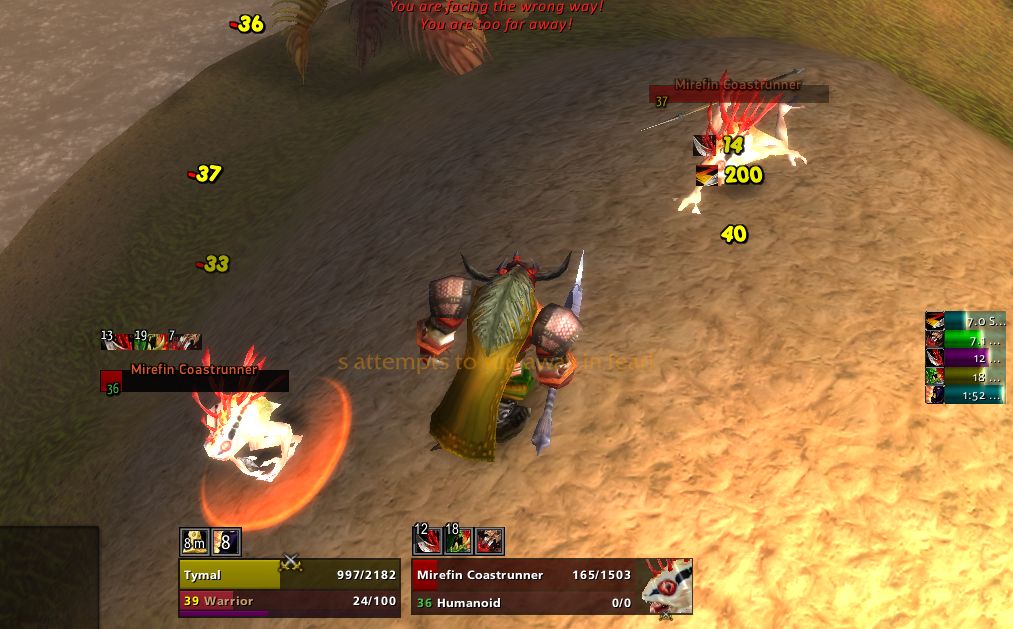Select the green target debuff showing 18
Image resolution: width=1013 pixels, height=629 pixels.
(458, 541)
